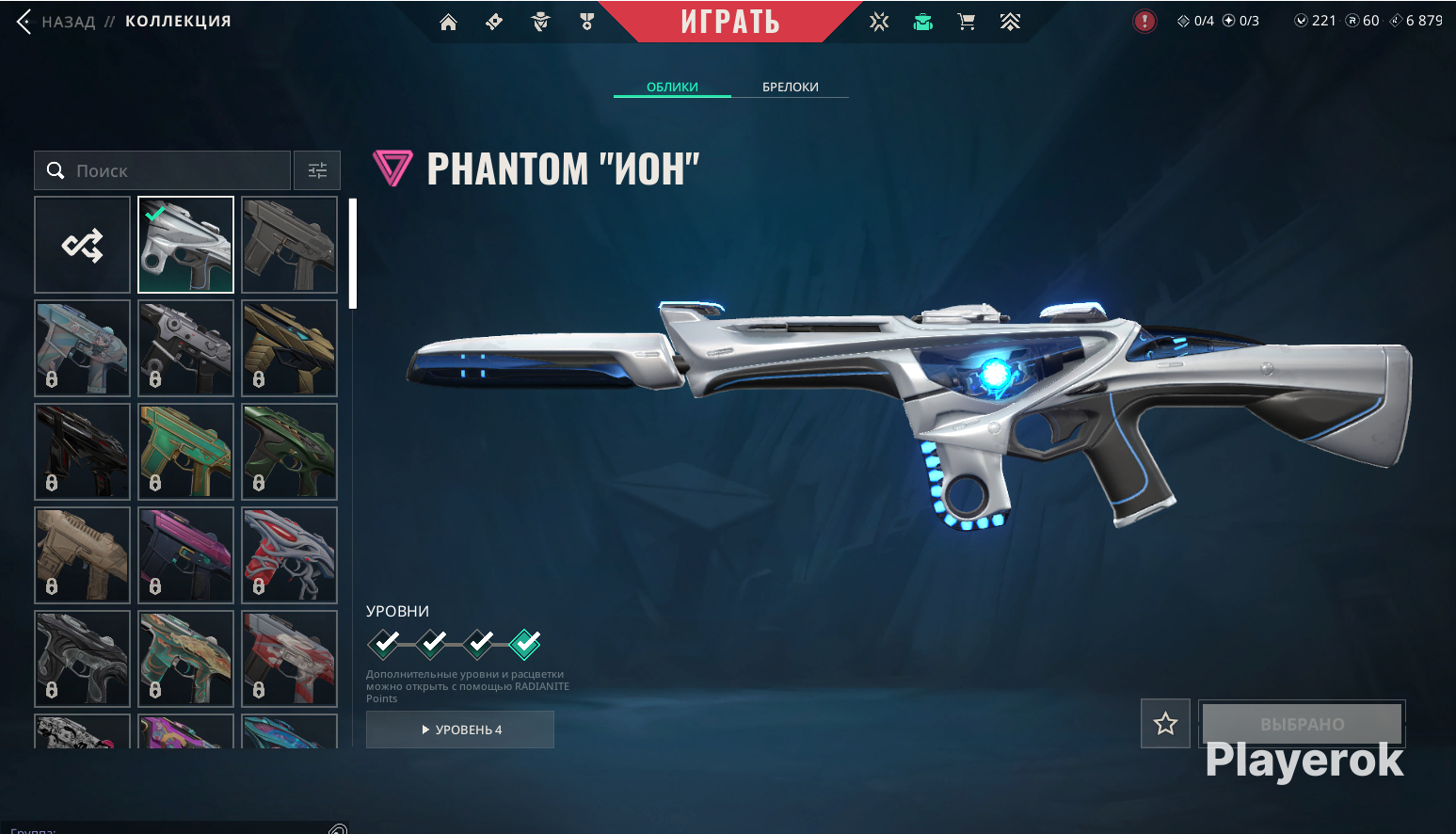Open the green agent collection icon
1456x834 pixels.
[922, 22]
